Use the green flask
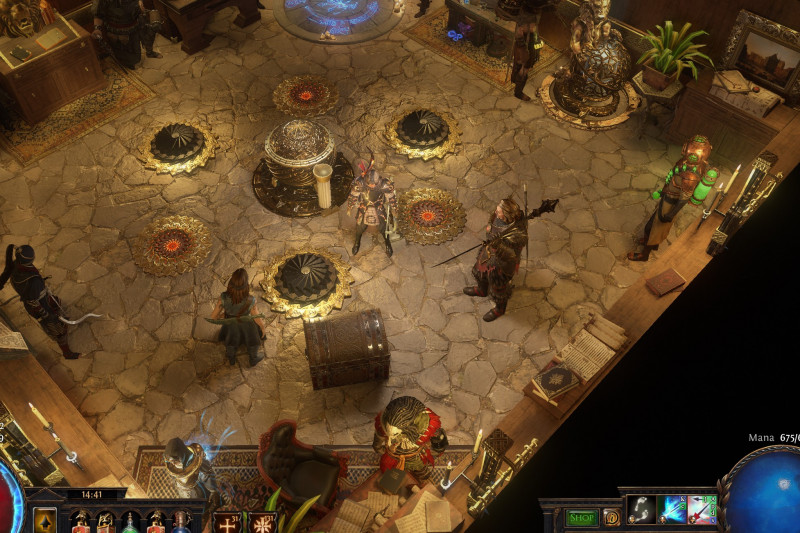This screenshot has height=533, width=800. point(130,522)
